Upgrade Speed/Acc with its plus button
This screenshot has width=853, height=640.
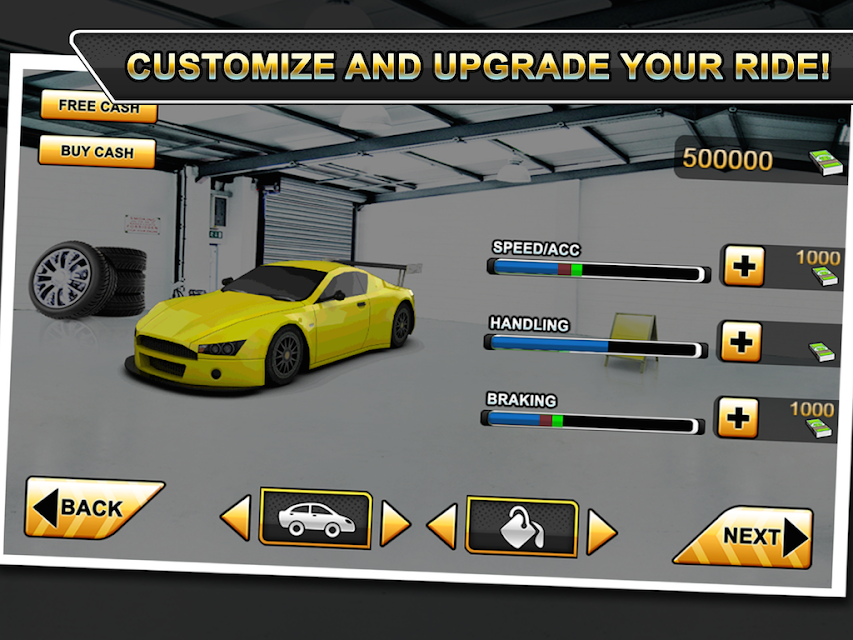(742, 267)
